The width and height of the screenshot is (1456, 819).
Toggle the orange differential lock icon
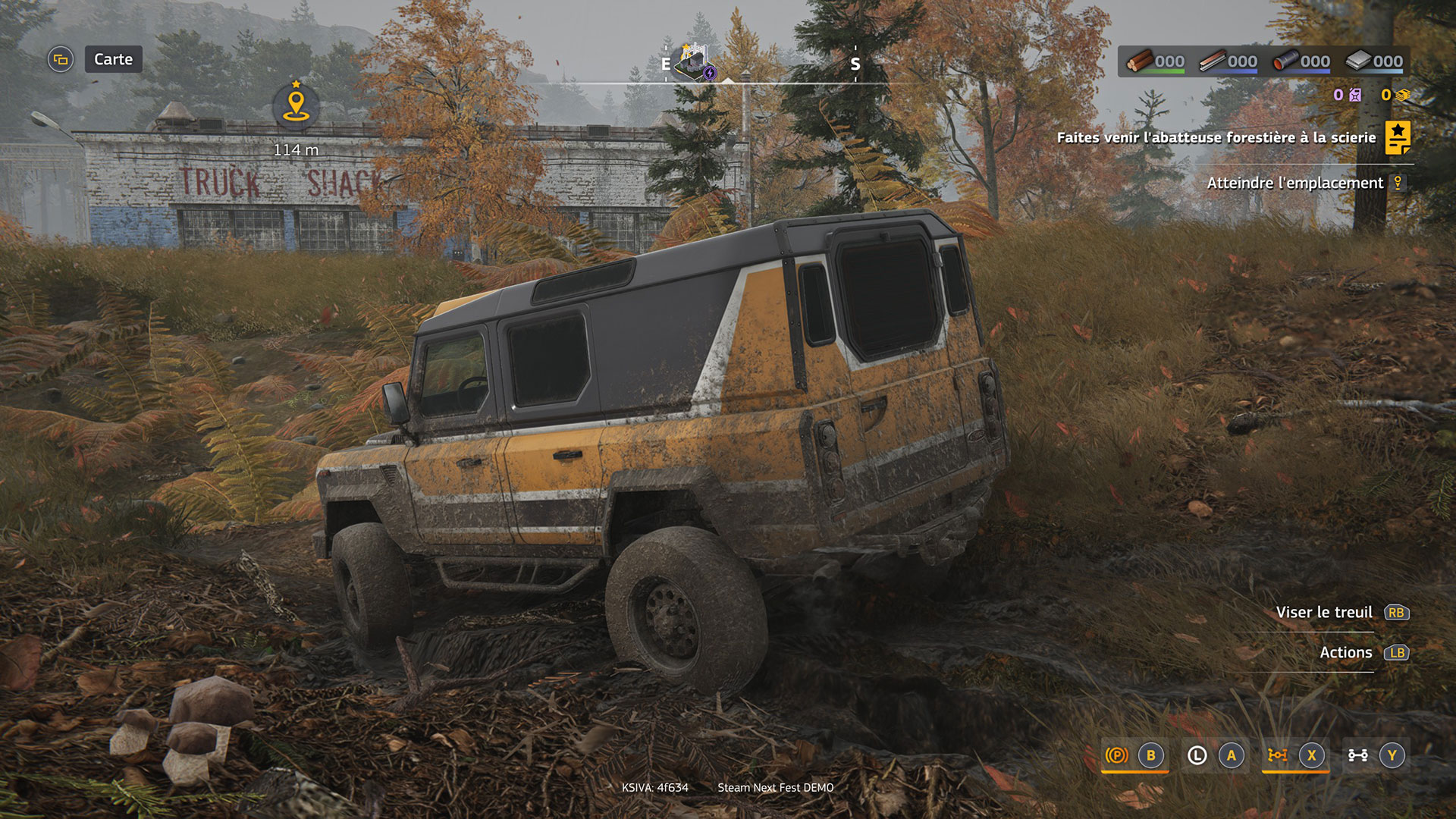click(x=1278, y=755)
